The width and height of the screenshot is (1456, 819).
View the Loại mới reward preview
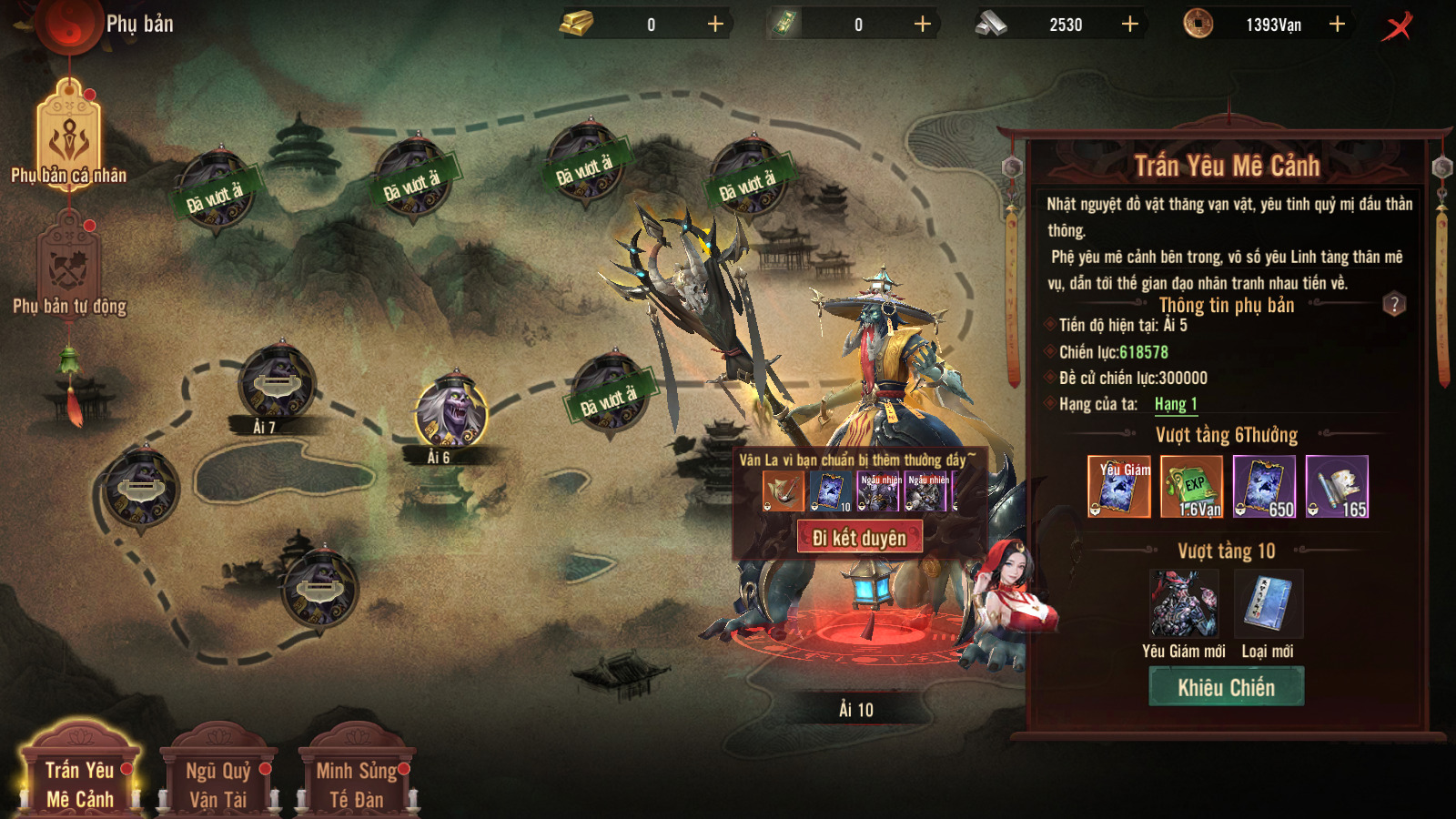point(1269,603)
